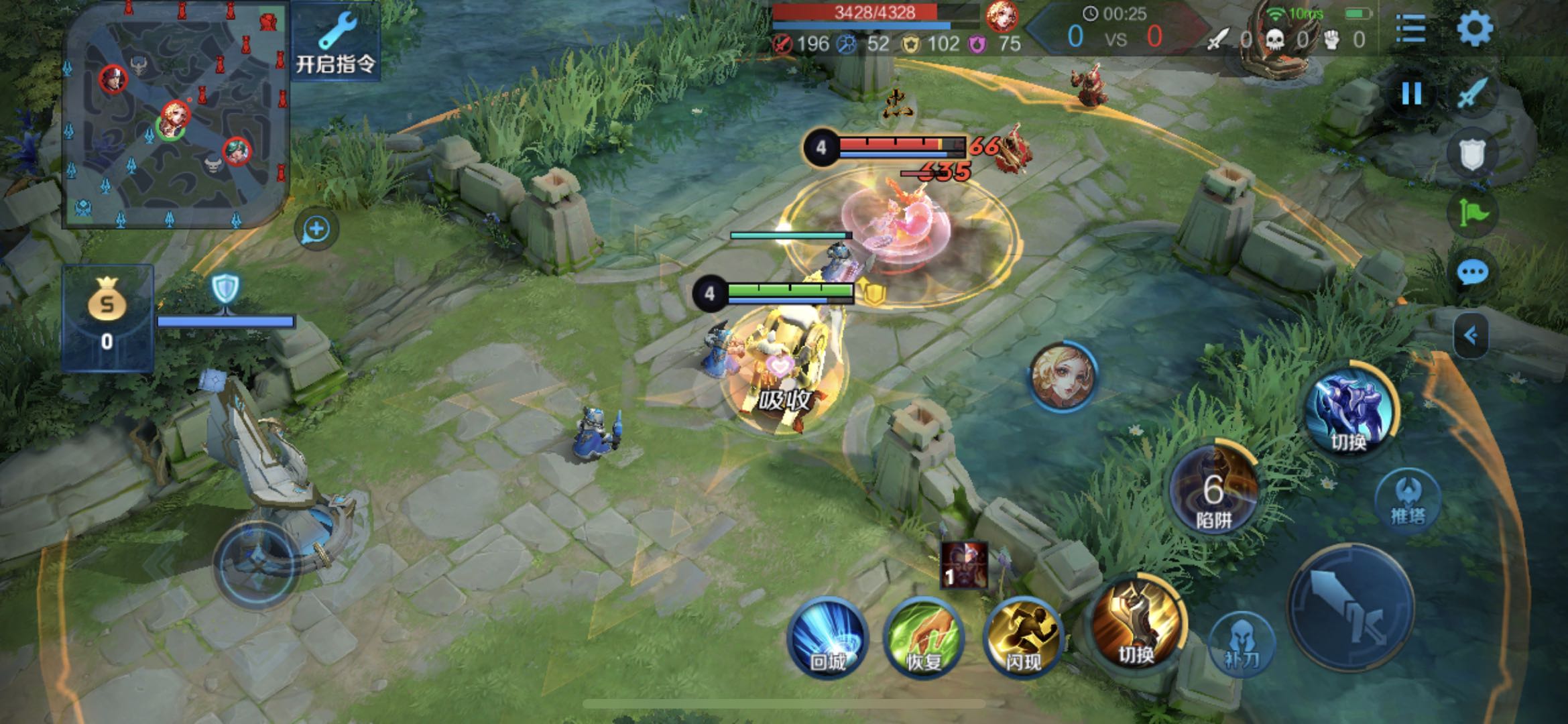Open the speech bubble chat button
The width and height of the screenshot is (1568, 724).
[x=1472, y=272]
